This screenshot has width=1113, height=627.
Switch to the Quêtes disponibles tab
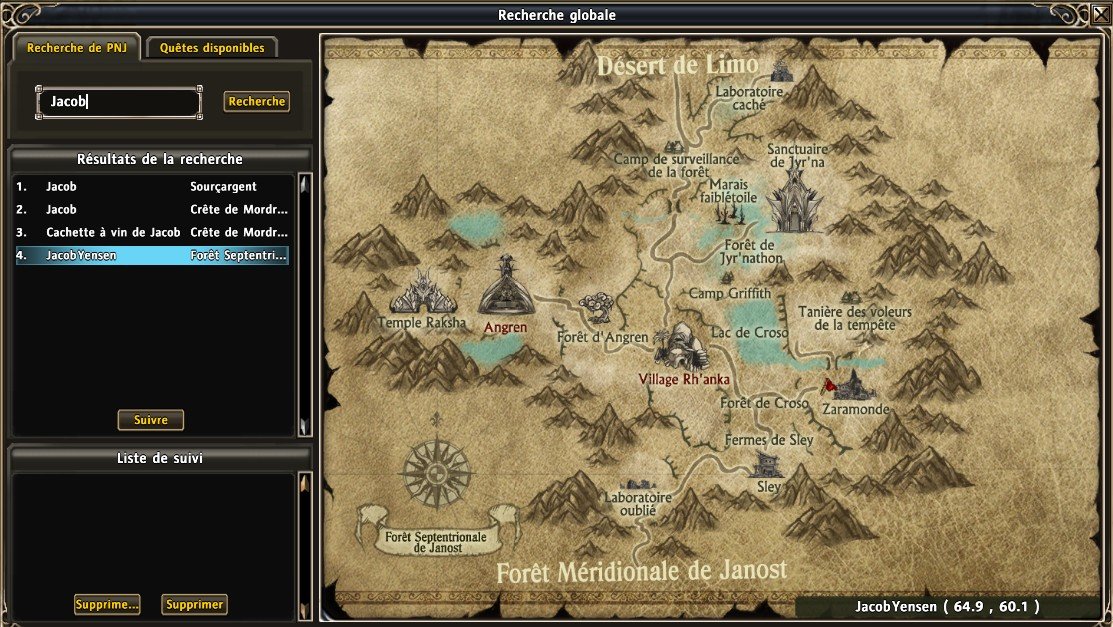(x=212, y=47)
